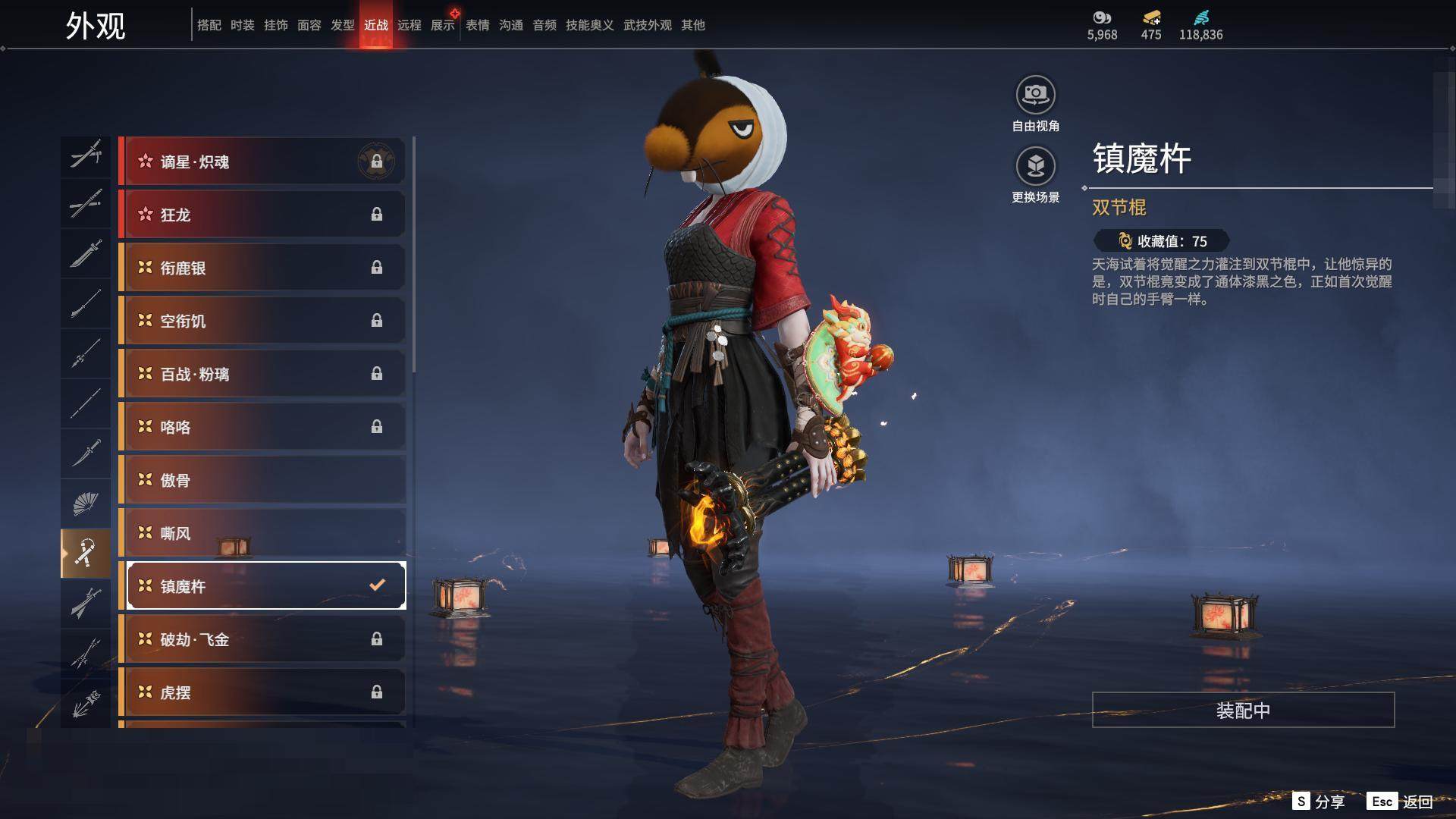Image resolution: width=1456 pixels, height=819 pixels.
Task: Select the 嘶风 skin
Action: pyautogui.click(x=262, y=533)
